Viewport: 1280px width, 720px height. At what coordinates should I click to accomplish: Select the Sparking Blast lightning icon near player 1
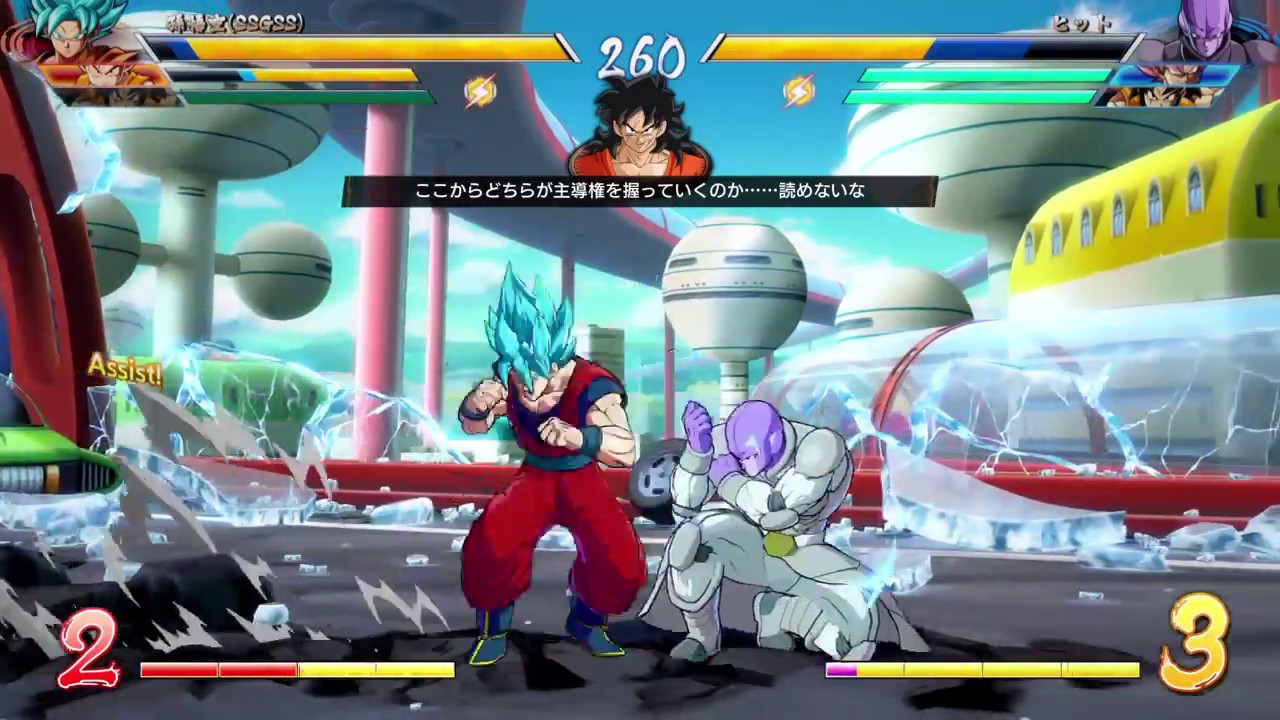pyautogui.click(x=481, y=92)
